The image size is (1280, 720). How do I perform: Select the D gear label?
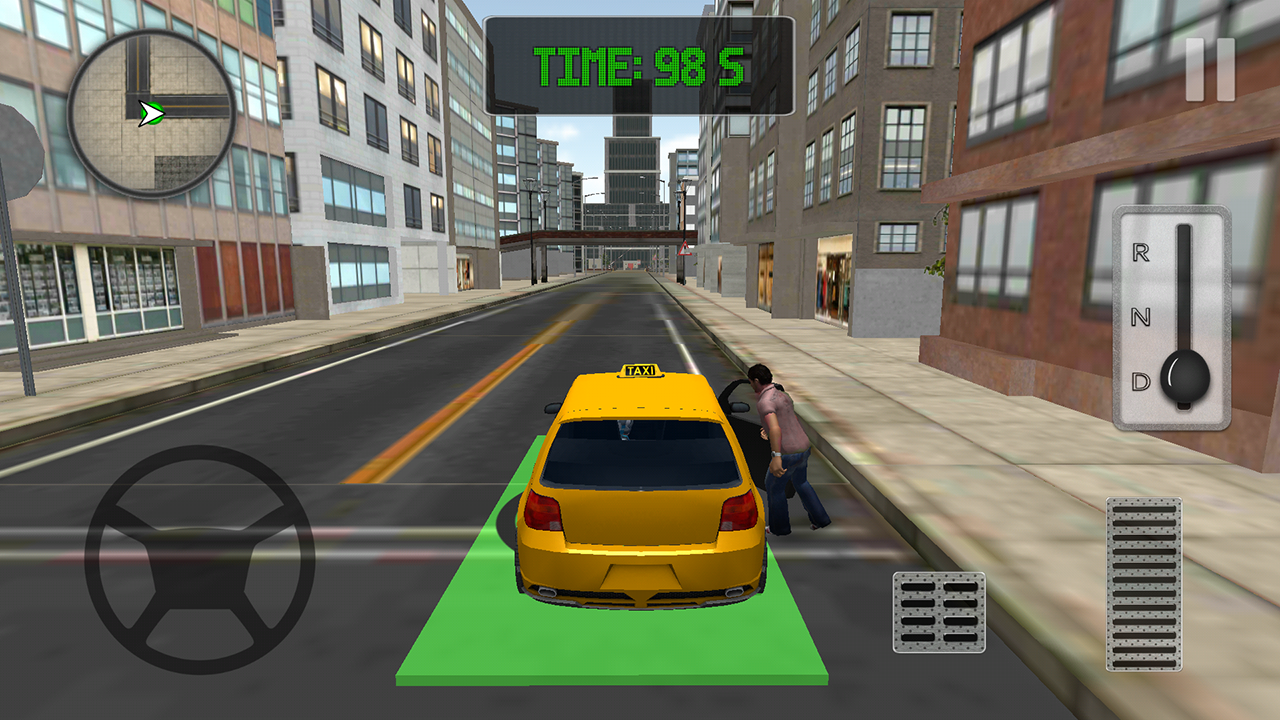[1138, 381]
